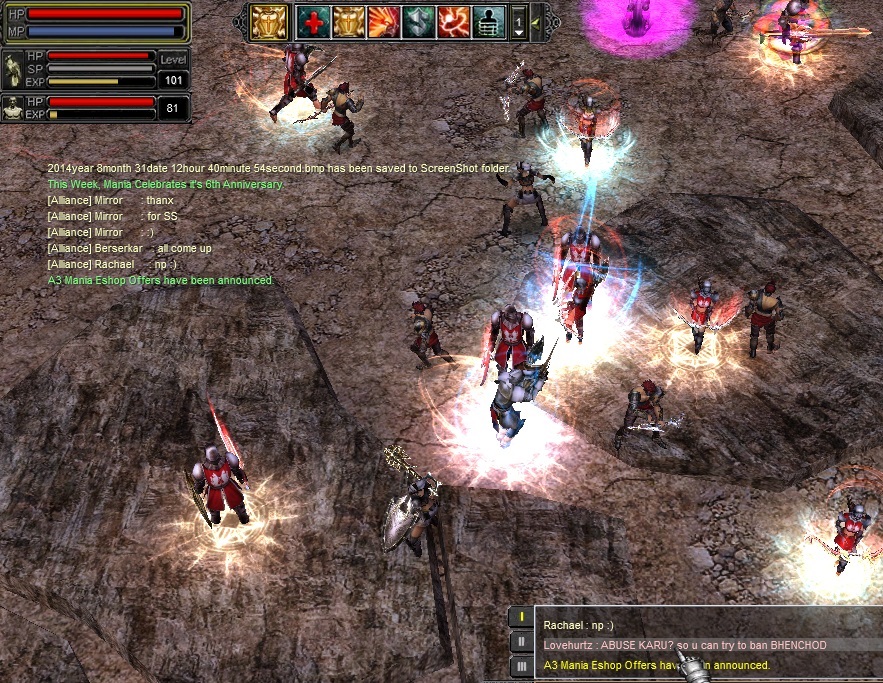Trigger the red energy swirl skill
This screenshot has width=883, height=683.
453,21
